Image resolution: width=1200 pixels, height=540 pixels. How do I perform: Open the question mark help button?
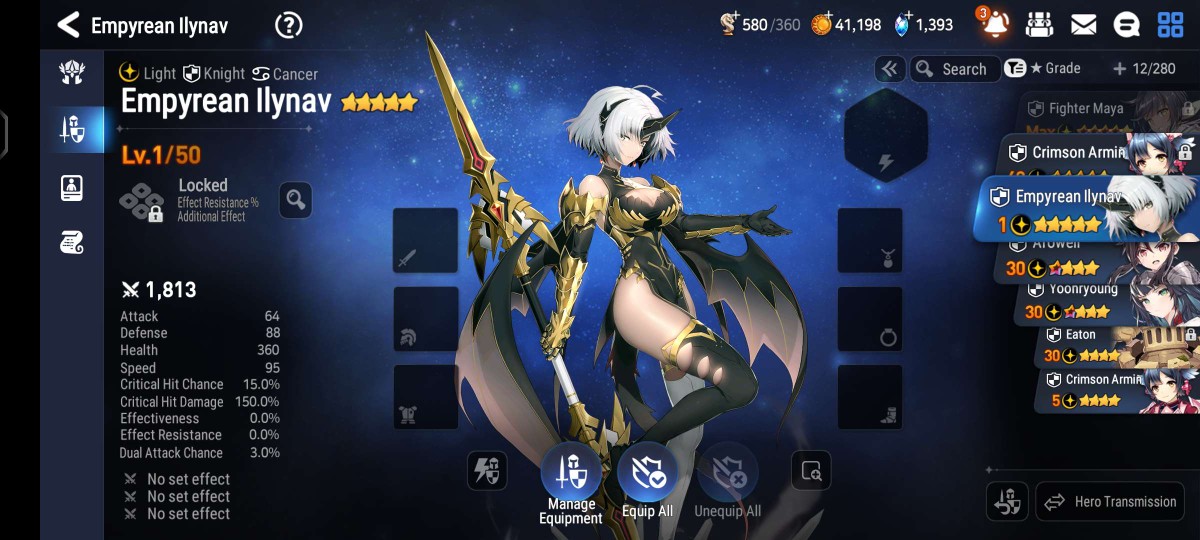pos(288,25)
